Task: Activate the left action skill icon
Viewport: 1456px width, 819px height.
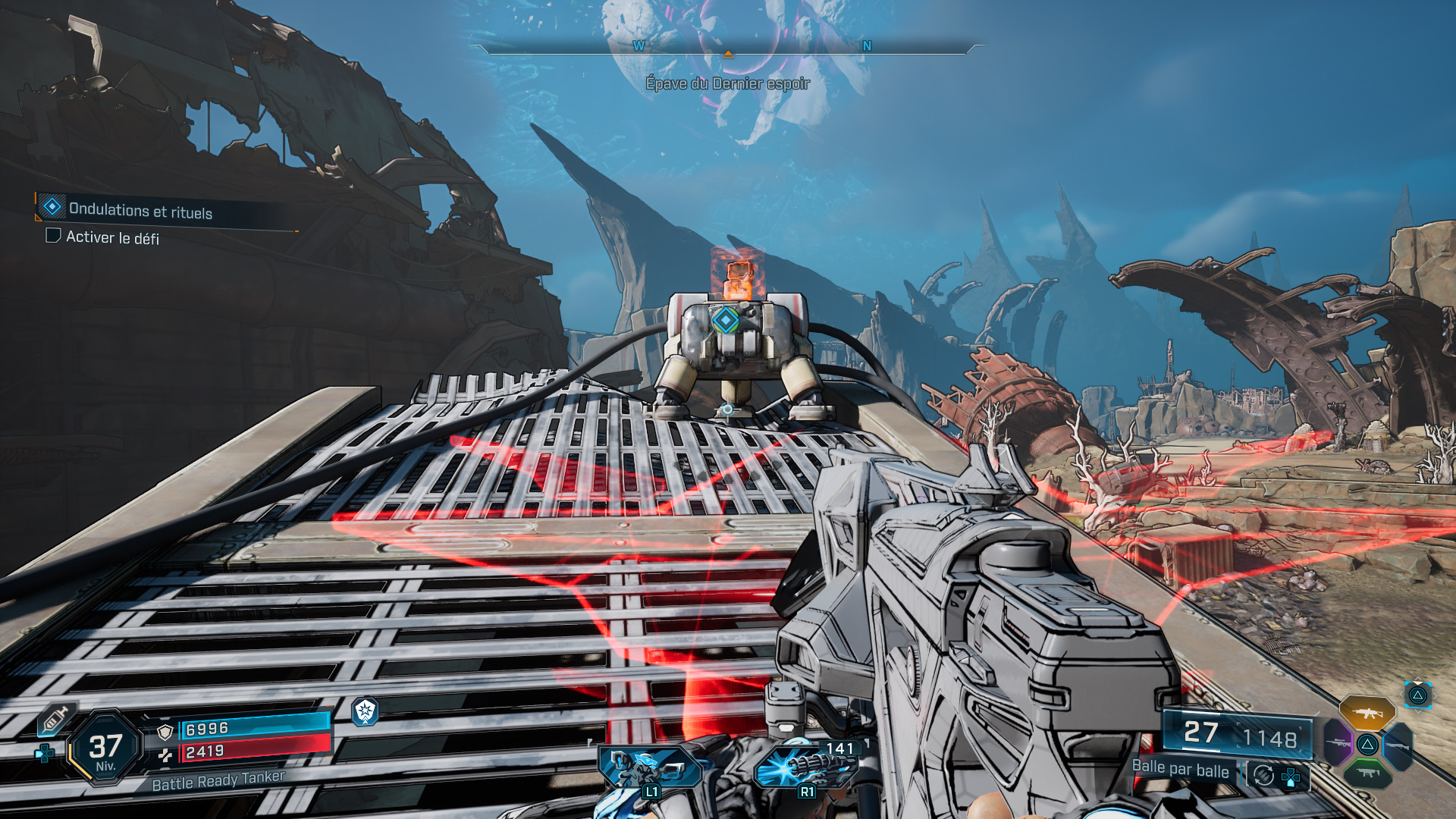Action: coord(648,767)
